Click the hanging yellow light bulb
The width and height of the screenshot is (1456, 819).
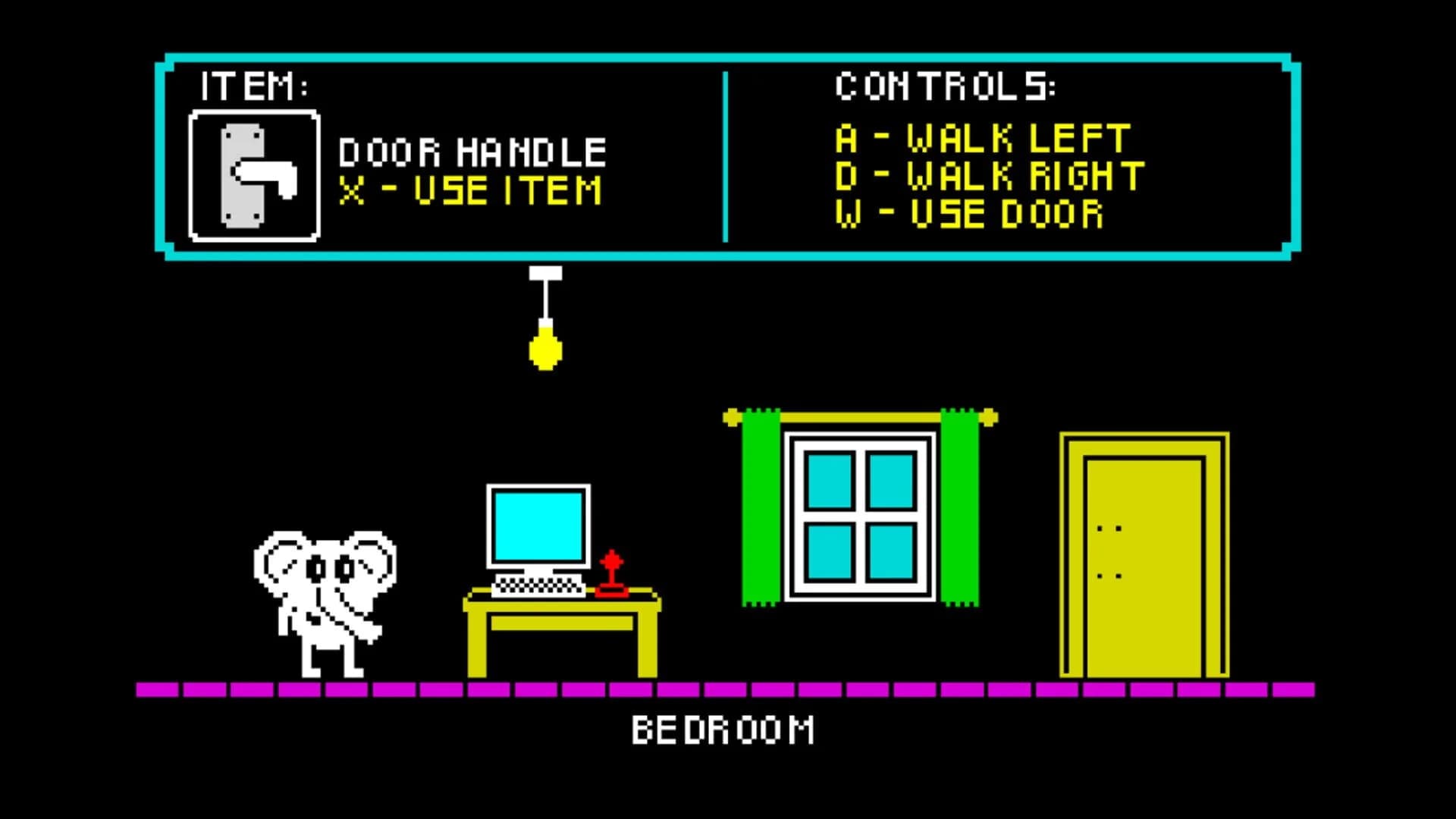point(544,349)
